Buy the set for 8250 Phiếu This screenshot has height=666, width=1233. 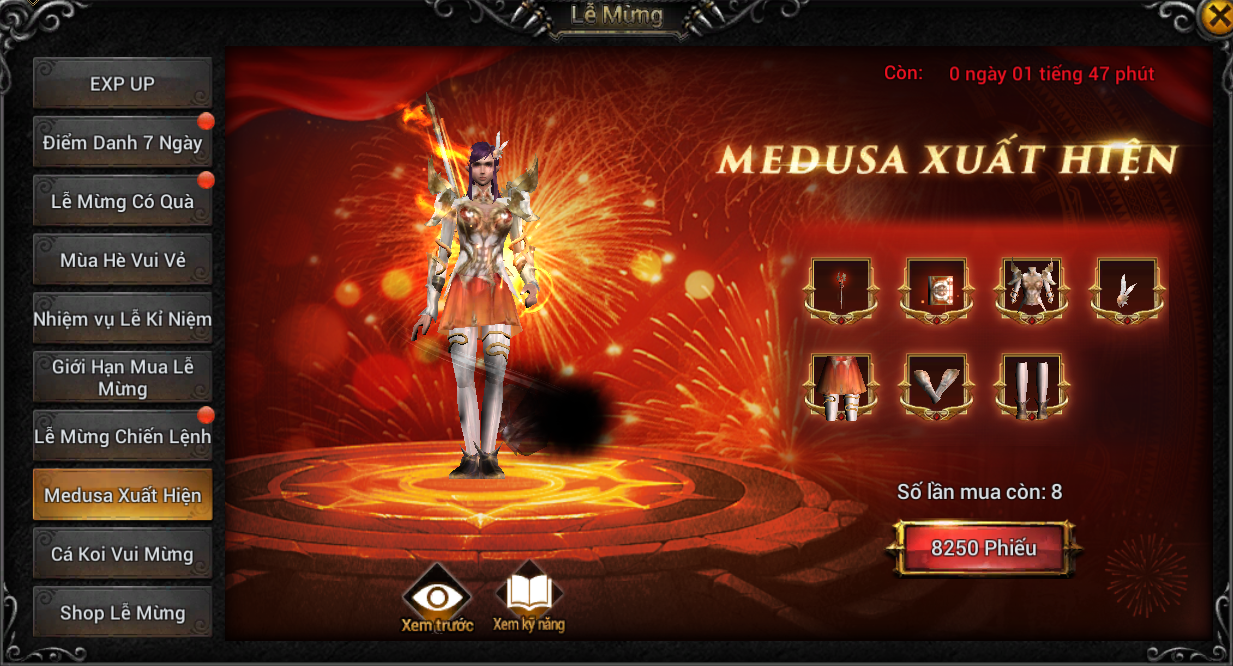click(x=984, y=548)
